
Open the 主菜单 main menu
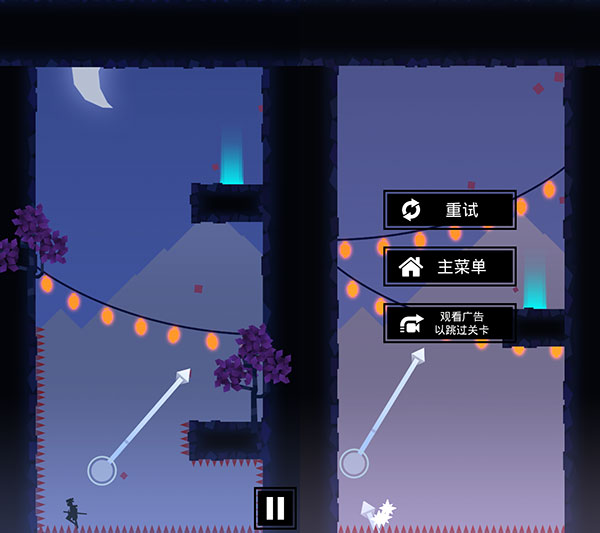(450, 267)
